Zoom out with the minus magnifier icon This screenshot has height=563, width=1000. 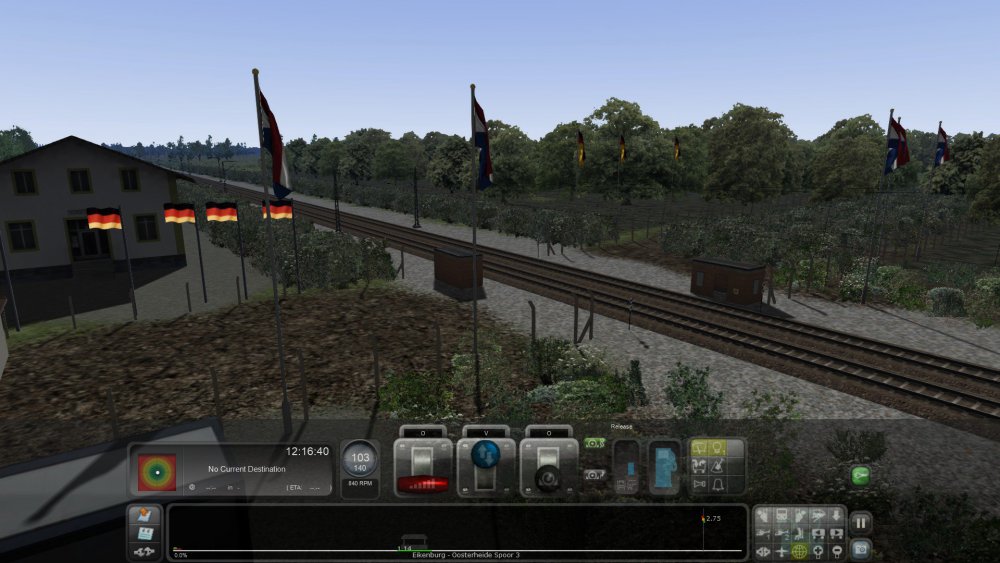[x=835, y=551]
